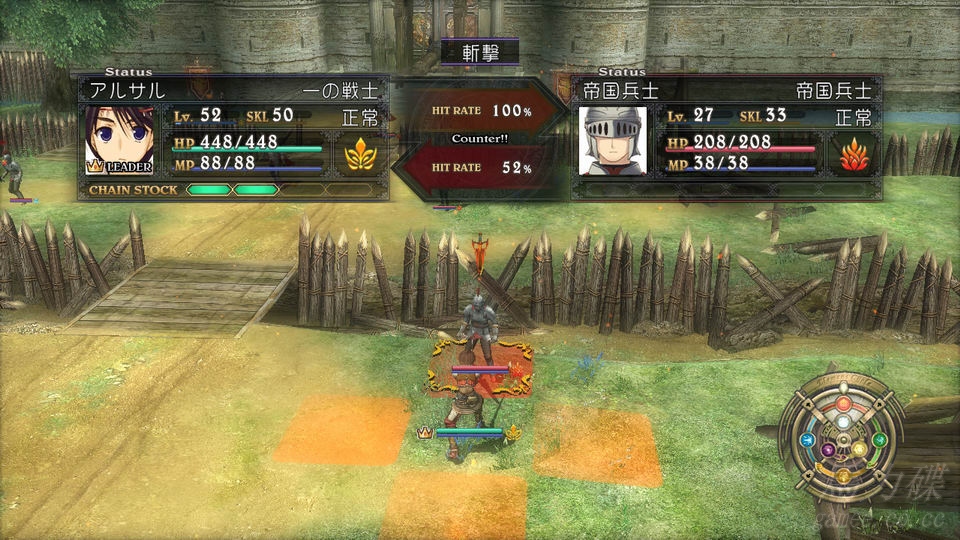Viewport: 960px width, 540px height.
Task: Select the enemy's red fire emblem
Action: coord(852,154)
